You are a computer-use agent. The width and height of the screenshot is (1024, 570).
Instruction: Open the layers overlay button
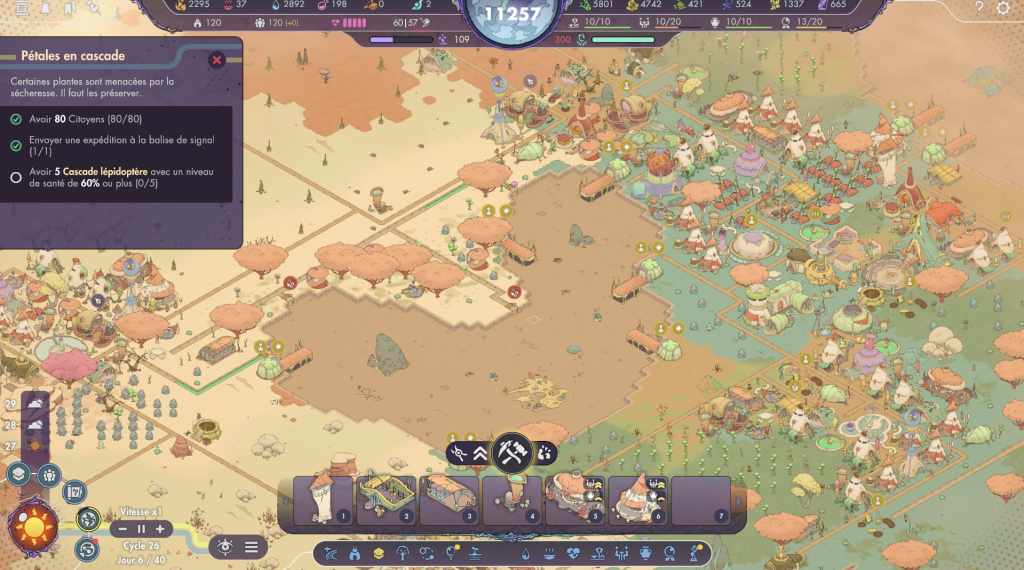coord(19,474)
